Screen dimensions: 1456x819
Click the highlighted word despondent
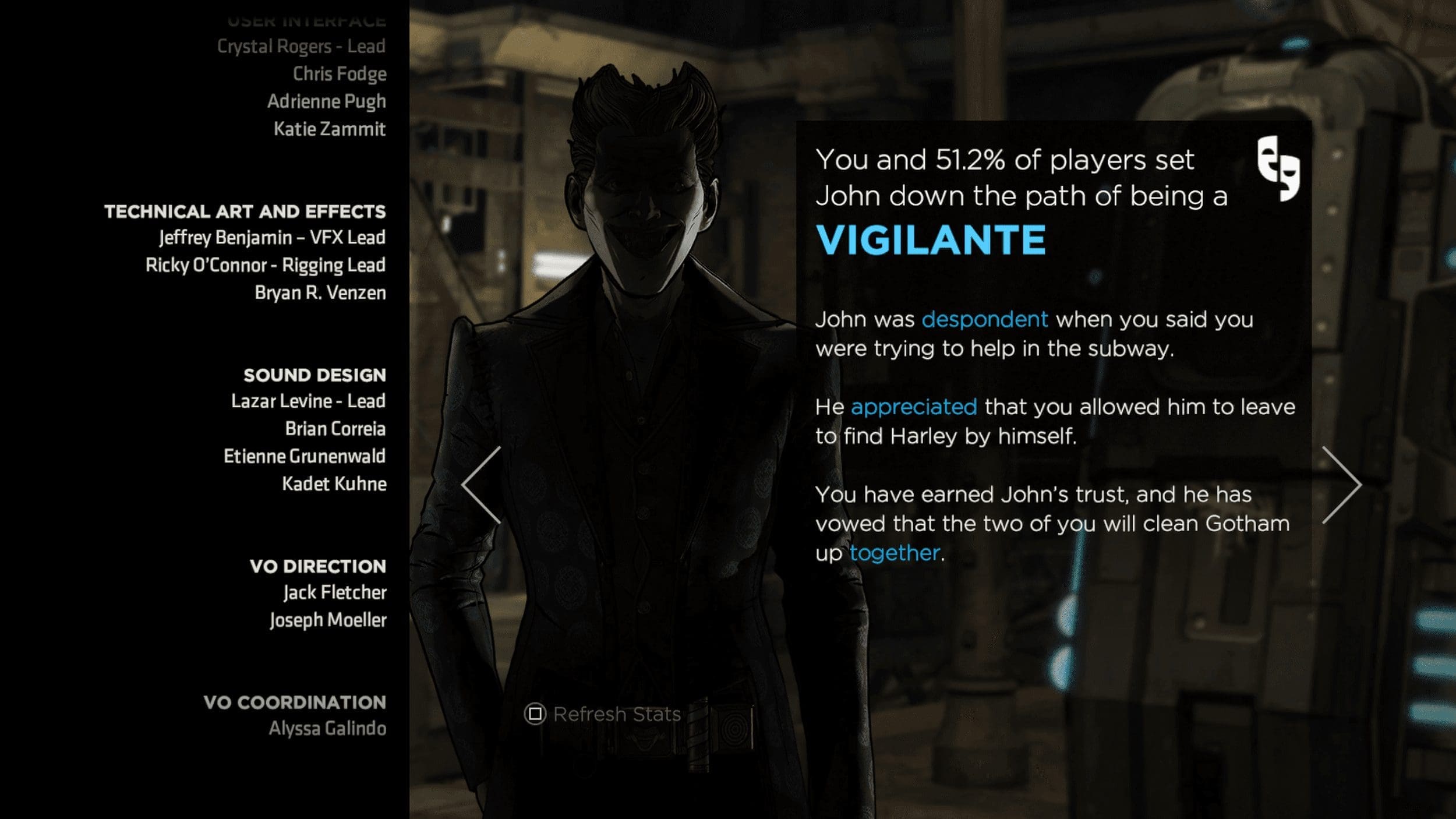click(x=984, y=319)
